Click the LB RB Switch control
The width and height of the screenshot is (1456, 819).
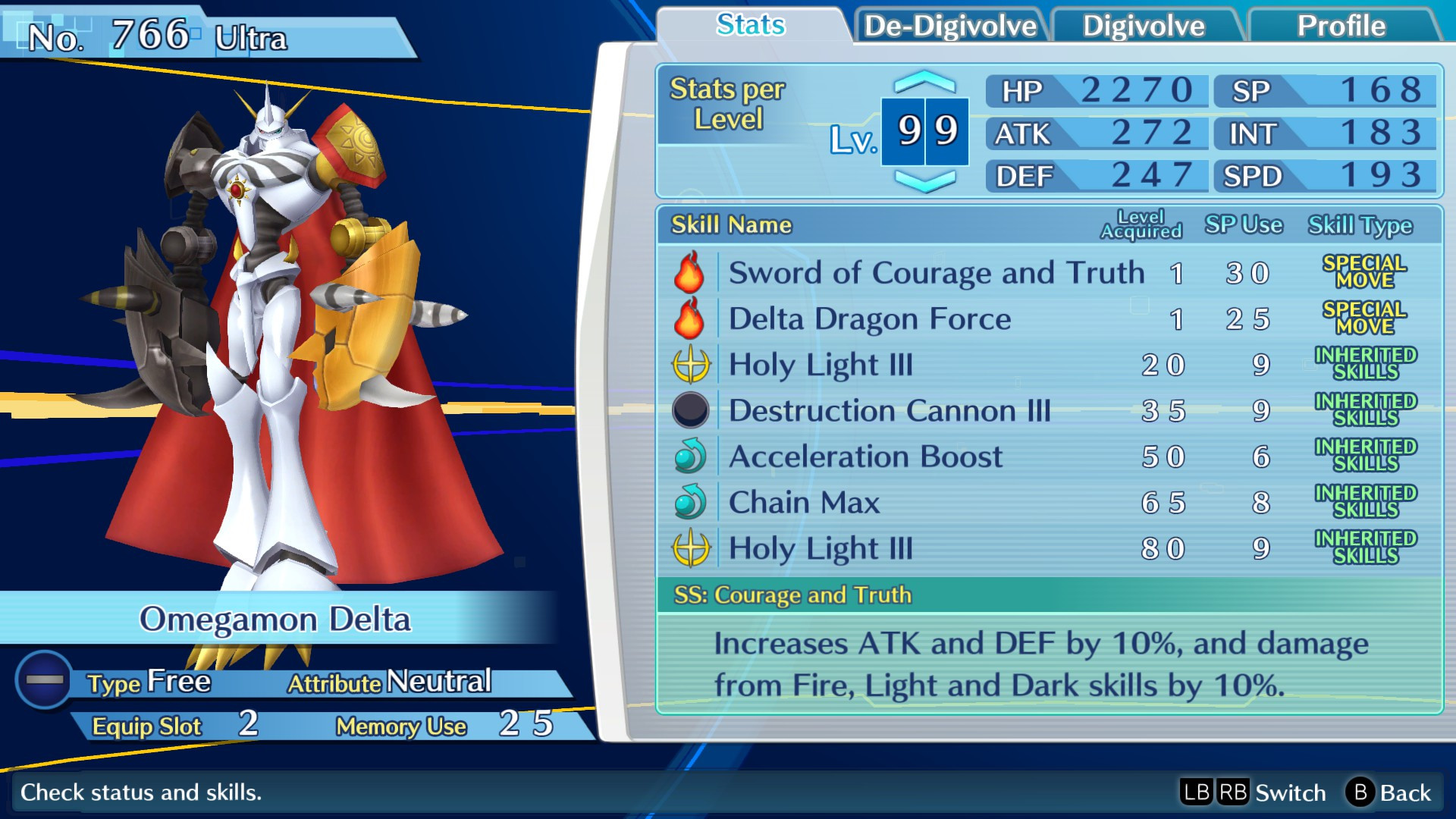[1251, 792]
